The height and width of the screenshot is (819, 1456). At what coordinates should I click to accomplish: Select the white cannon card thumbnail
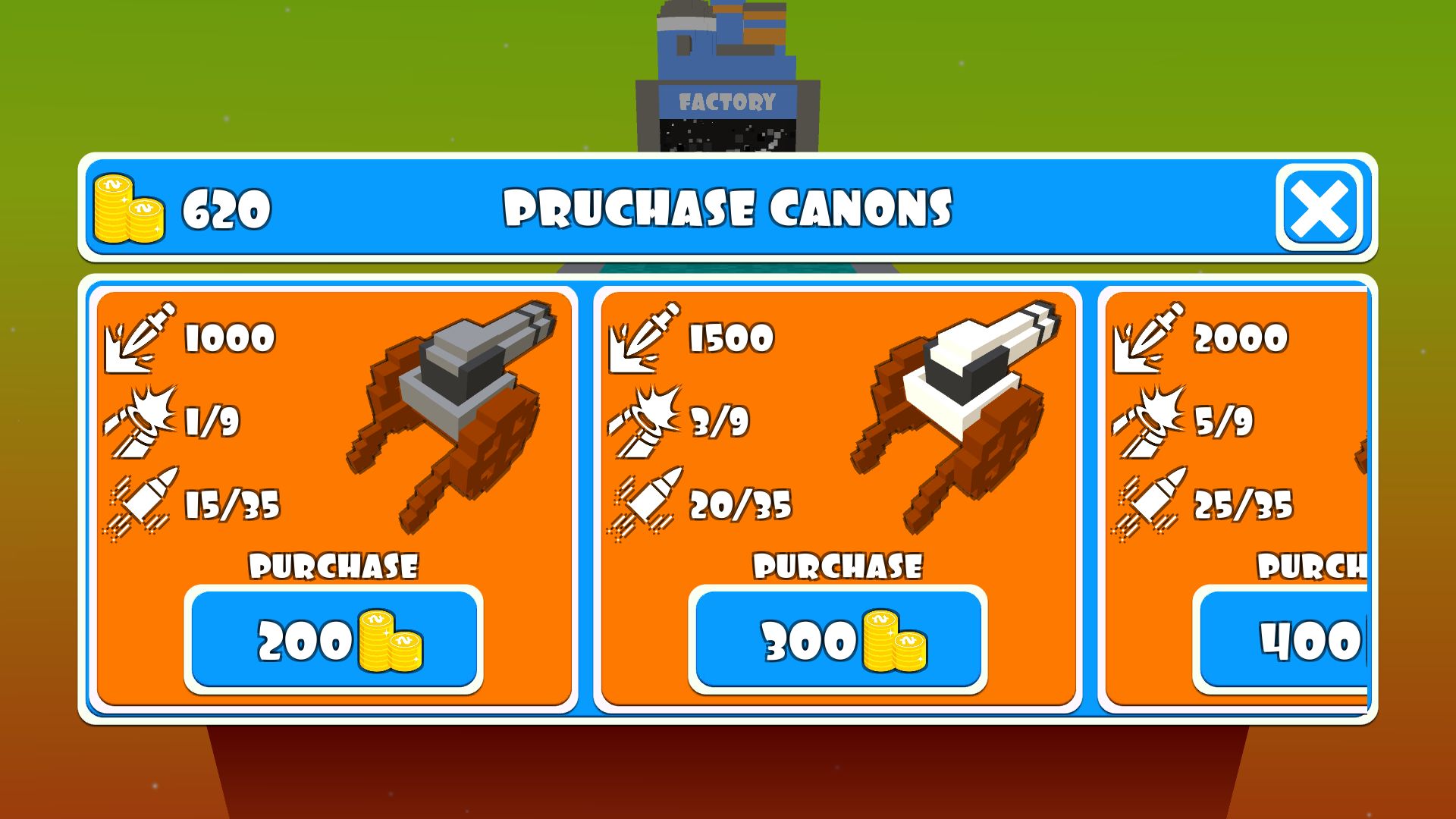tap(957, 409)
